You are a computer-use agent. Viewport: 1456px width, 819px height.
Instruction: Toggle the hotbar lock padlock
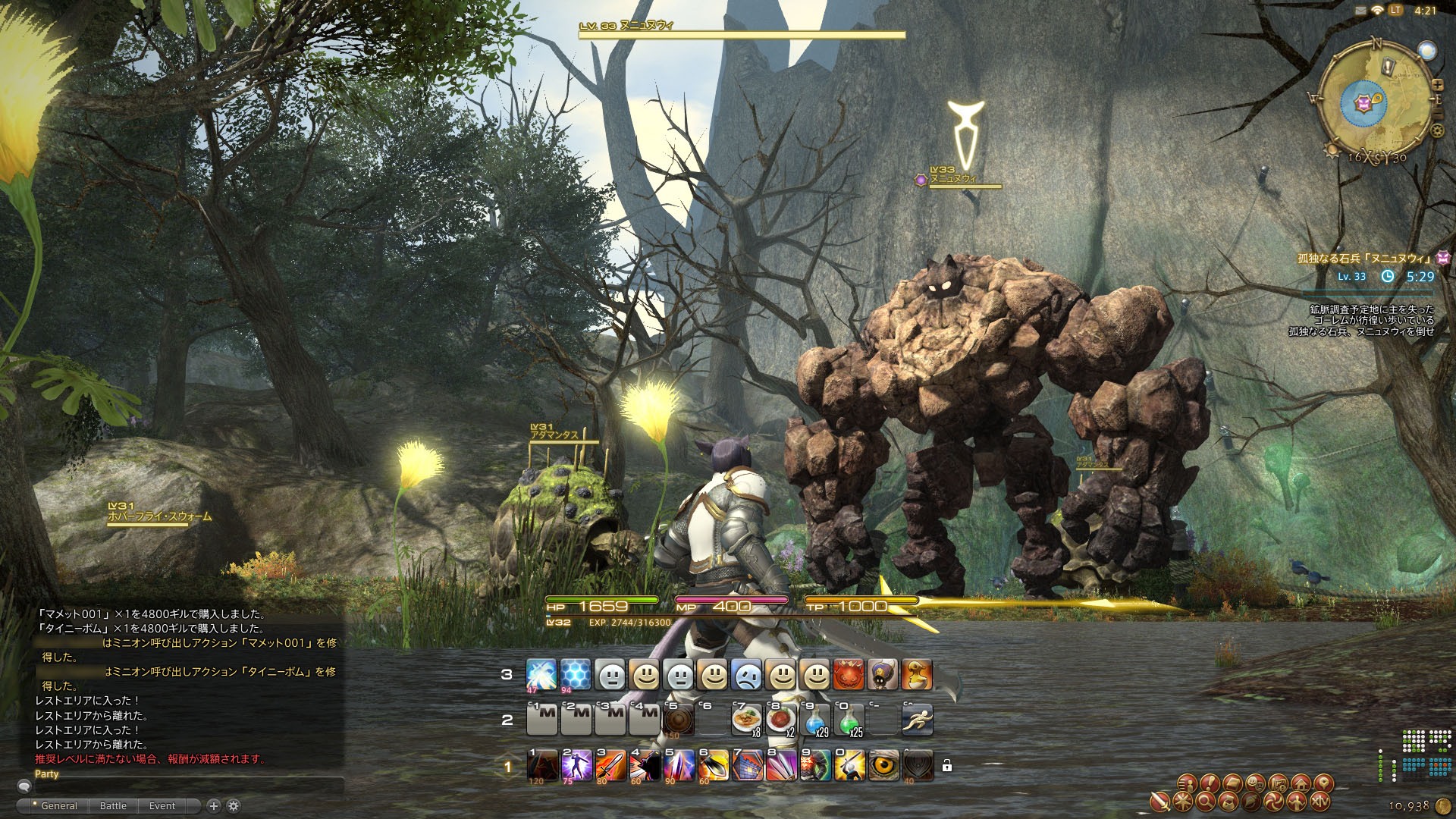point(947,767)
